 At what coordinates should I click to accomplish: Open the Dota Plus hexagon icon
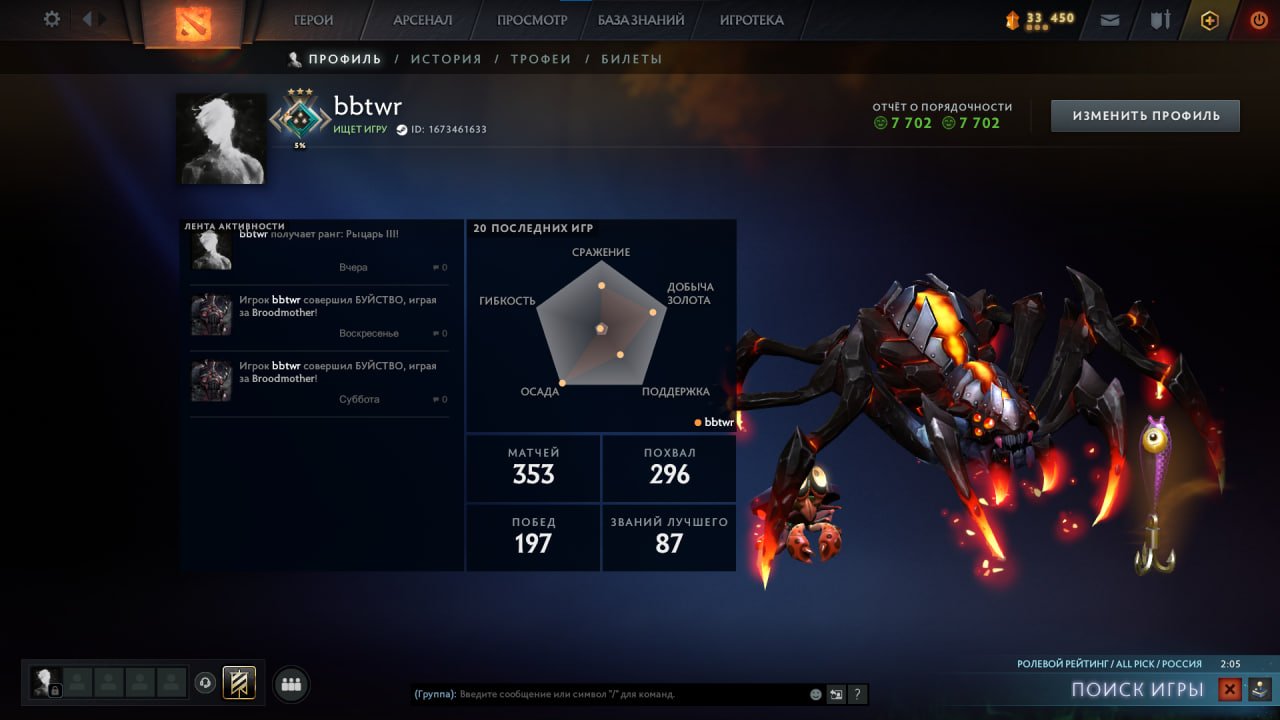tap(1210, 20)
